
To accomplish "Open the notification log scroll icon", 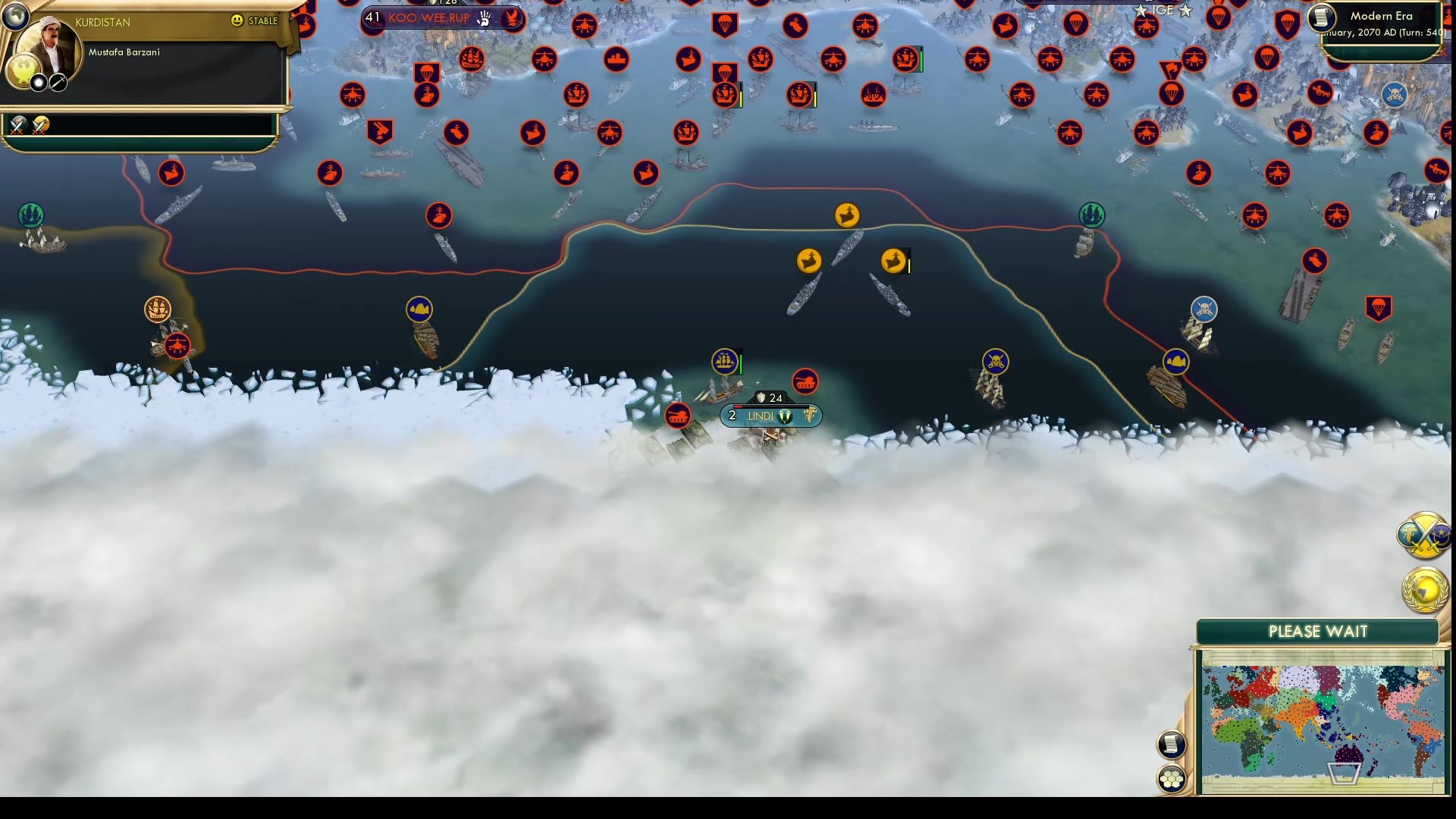I will pyautogui.click(x=1172, y=744).
